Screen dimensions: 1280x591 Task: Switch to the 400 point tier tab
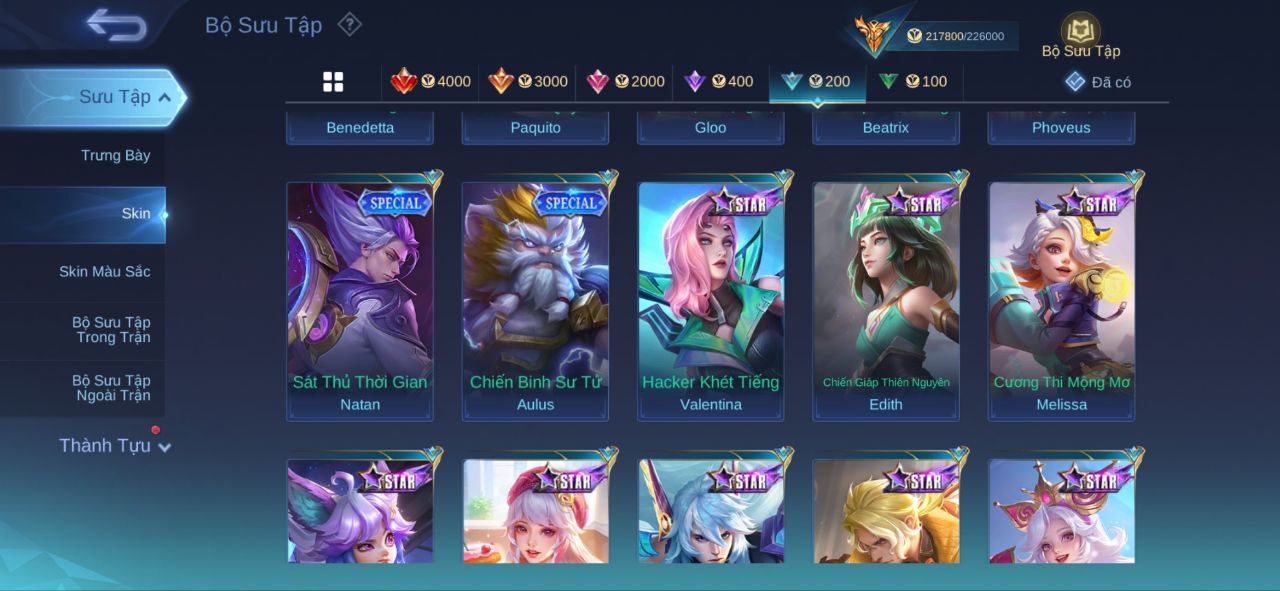[719, 81]
